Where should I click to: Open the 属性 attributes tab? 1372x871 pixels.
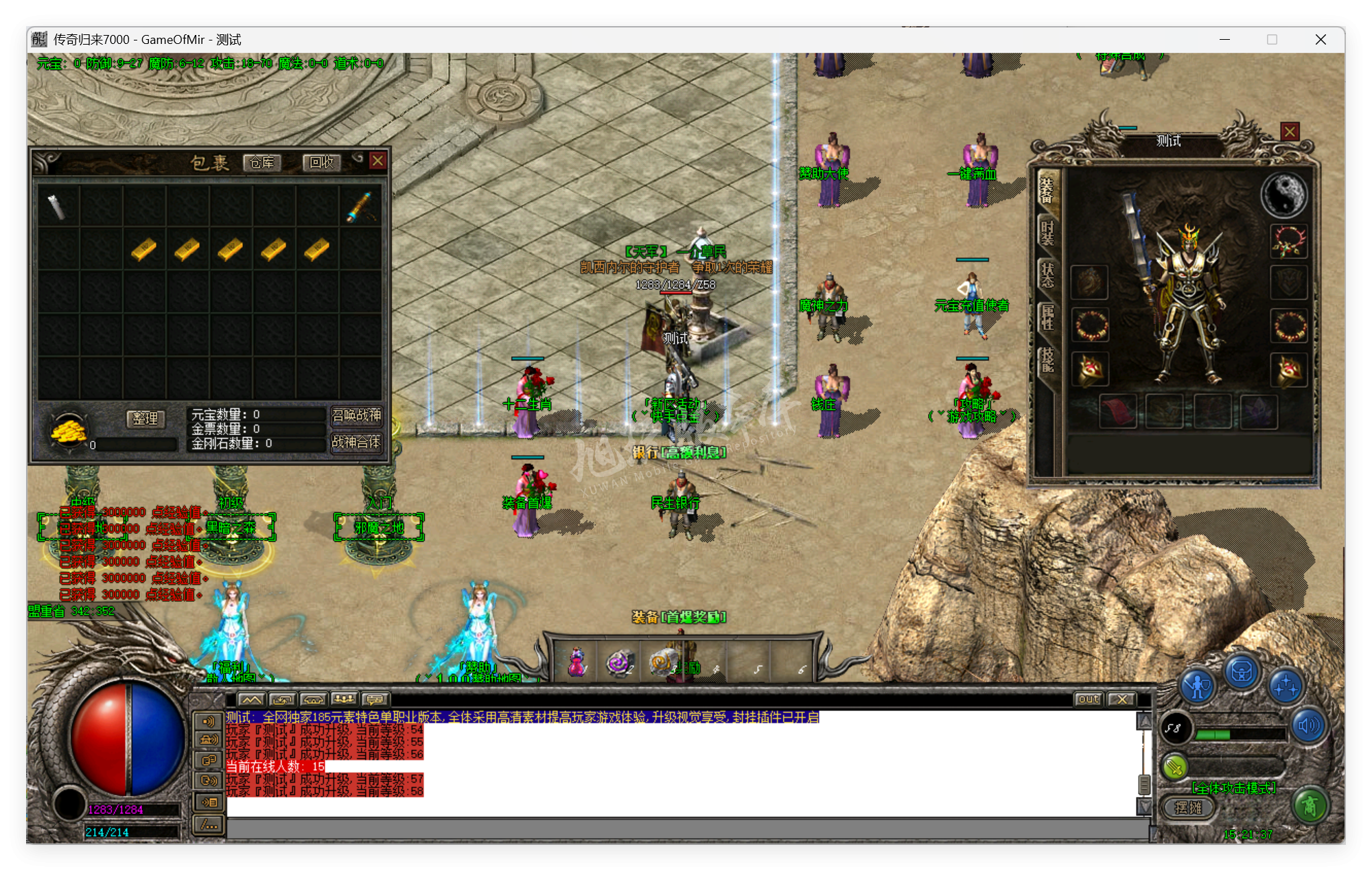(1047, 317)
